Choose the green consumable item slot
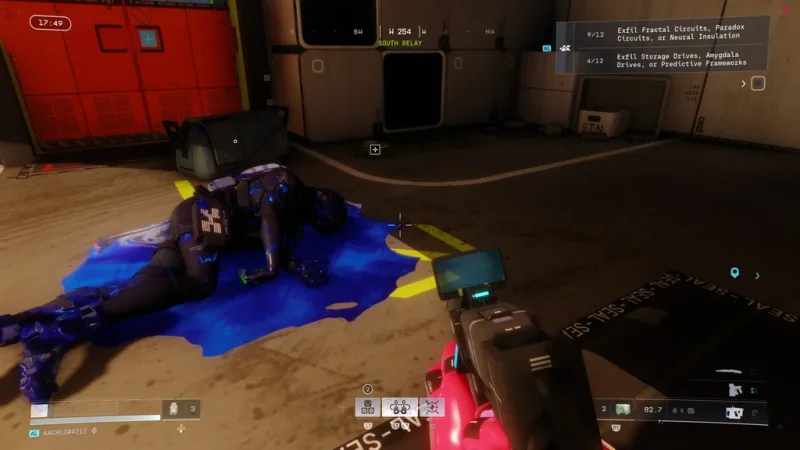The image size is (800, 450). tap(622, 409)
